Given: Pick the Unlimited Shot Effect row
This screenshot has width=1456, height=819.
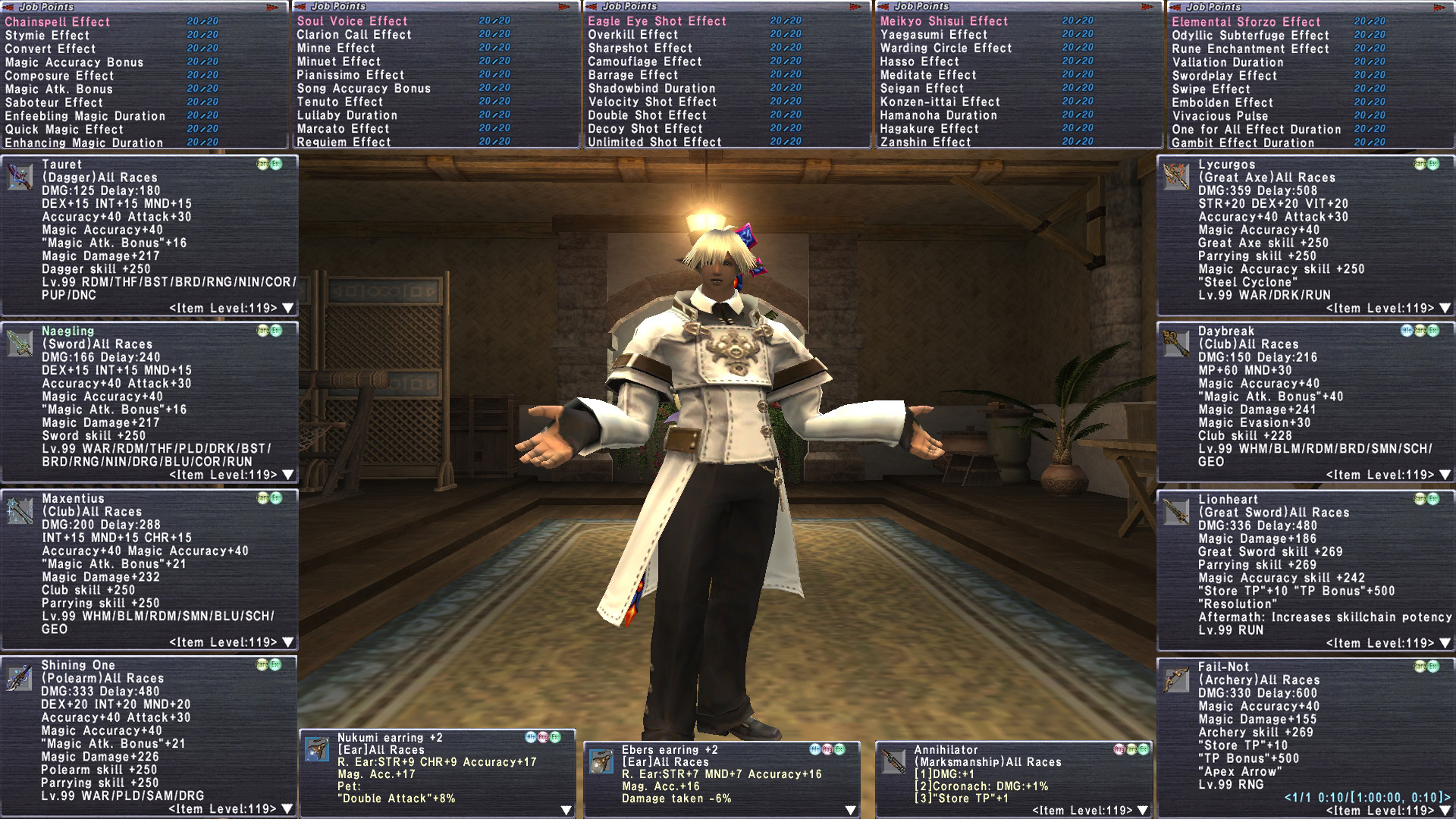Looking at the screenshot, I should point(654,142).
